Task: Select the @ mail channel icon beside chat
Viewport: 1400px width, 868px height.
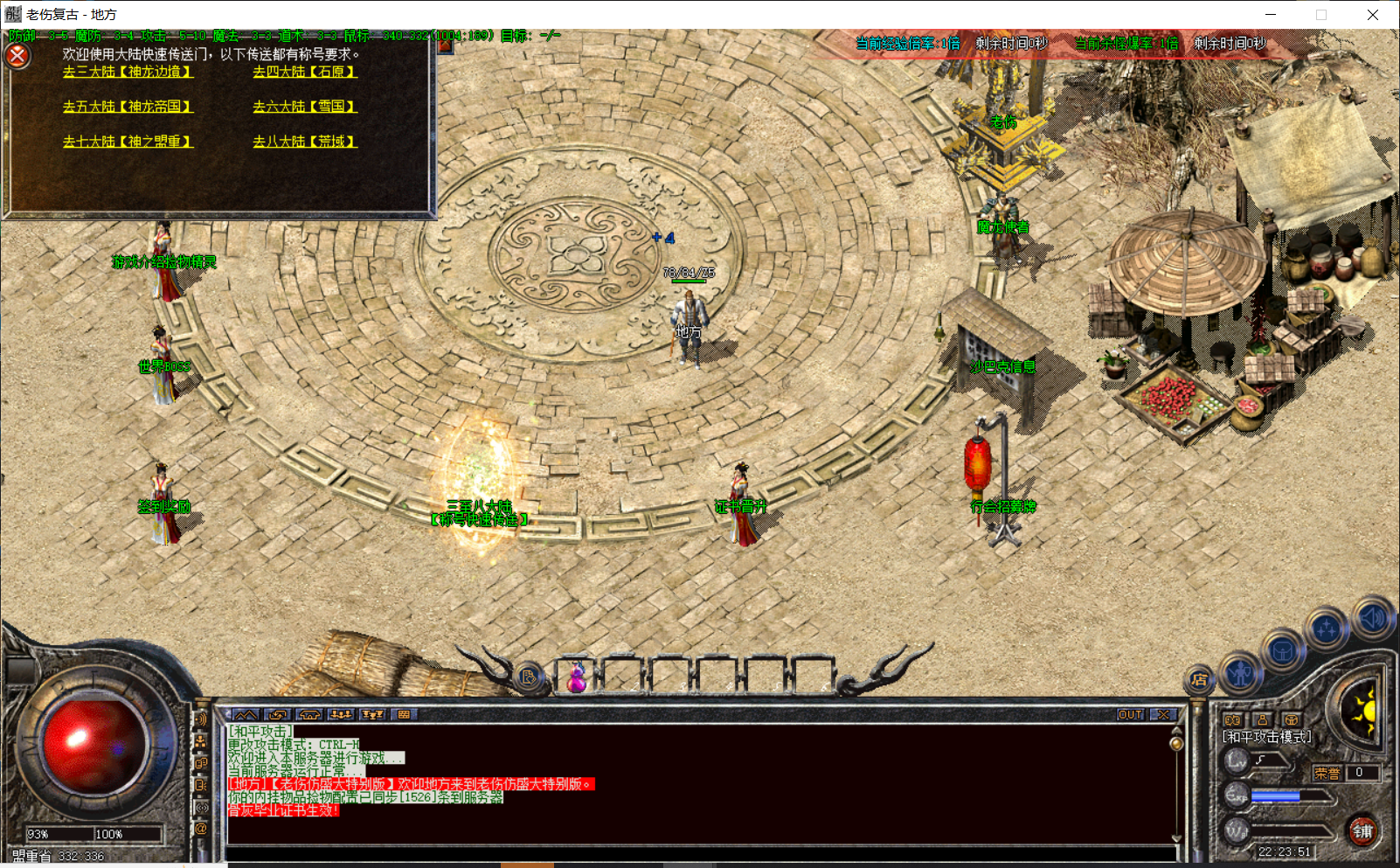Action: pyautogui.click(x=199, y=826)
